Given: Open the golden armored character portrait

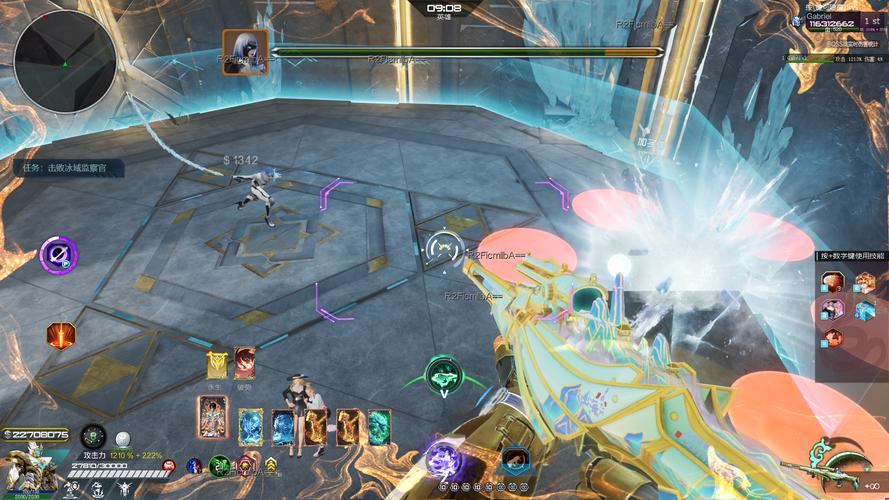Looking at the screenshot, I should pyautogui.click(x=28, y=466).
